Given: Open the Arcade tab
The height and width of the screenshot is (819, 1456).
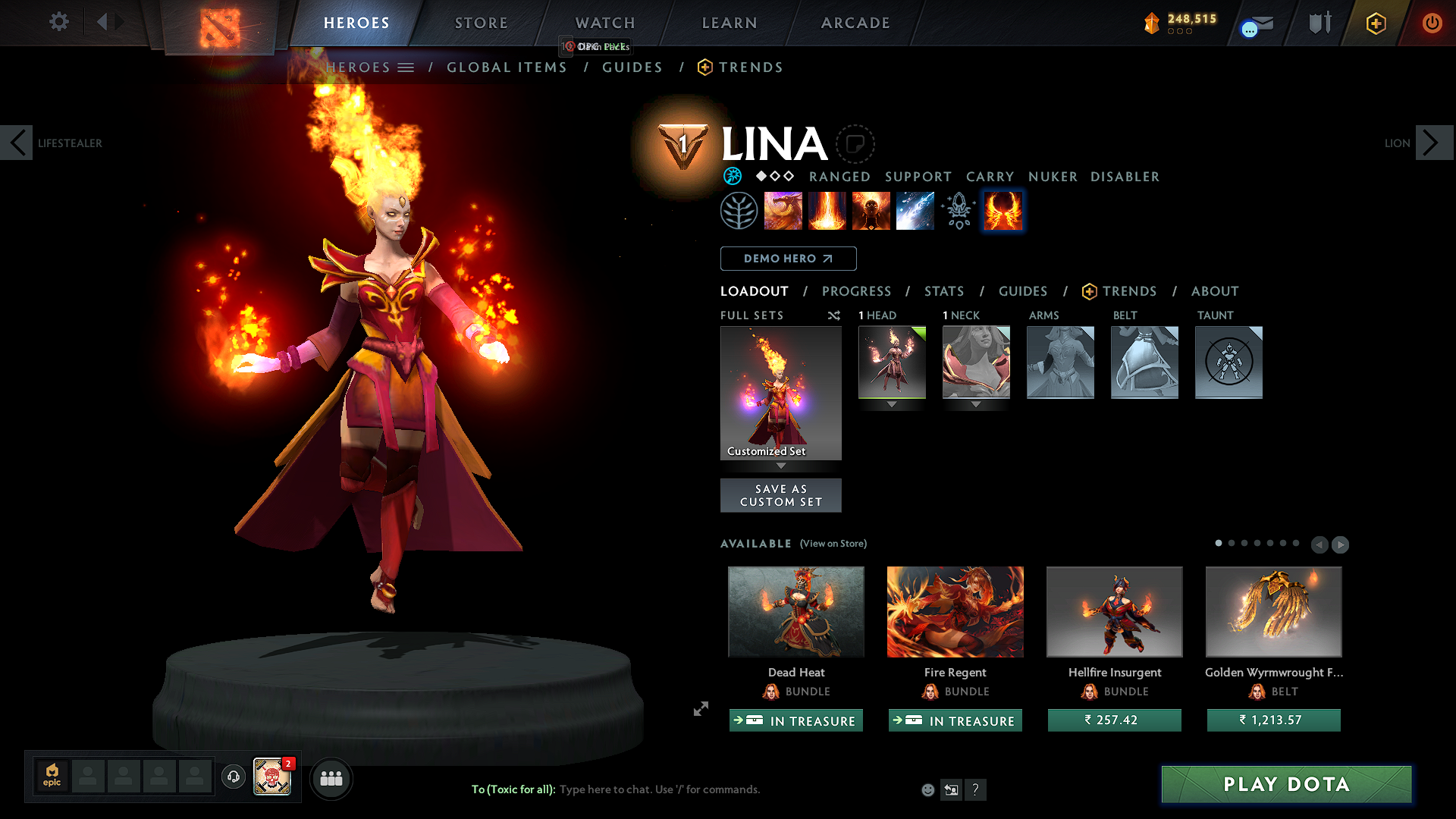Looking at the screenshot, I should click(855, 23).
